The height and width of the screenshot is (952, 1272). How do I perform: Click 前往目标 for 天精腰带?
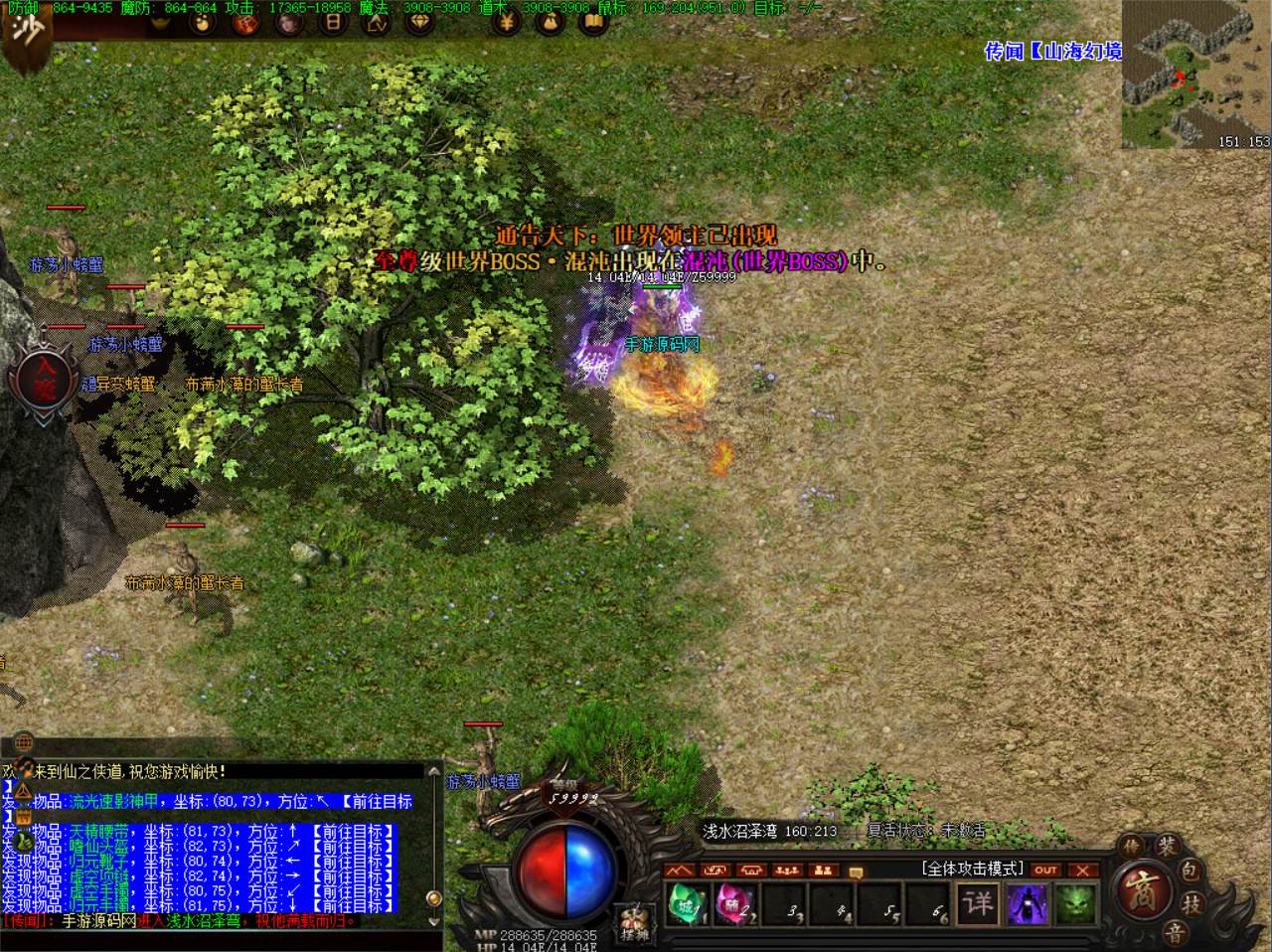(x=354, y=831)
